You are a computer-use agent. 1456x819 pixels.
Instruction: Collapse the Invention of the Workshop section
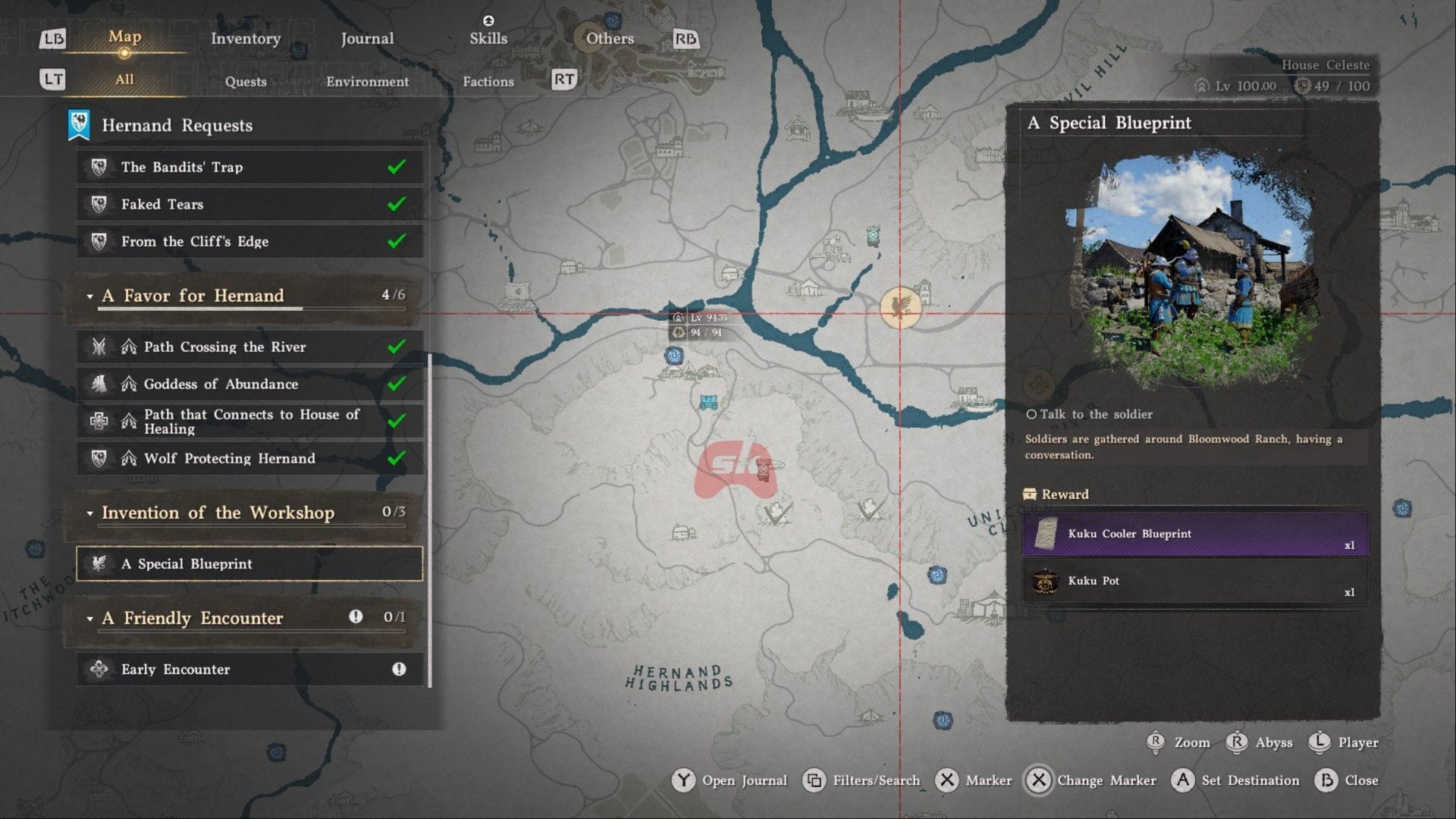click(90, 513)
